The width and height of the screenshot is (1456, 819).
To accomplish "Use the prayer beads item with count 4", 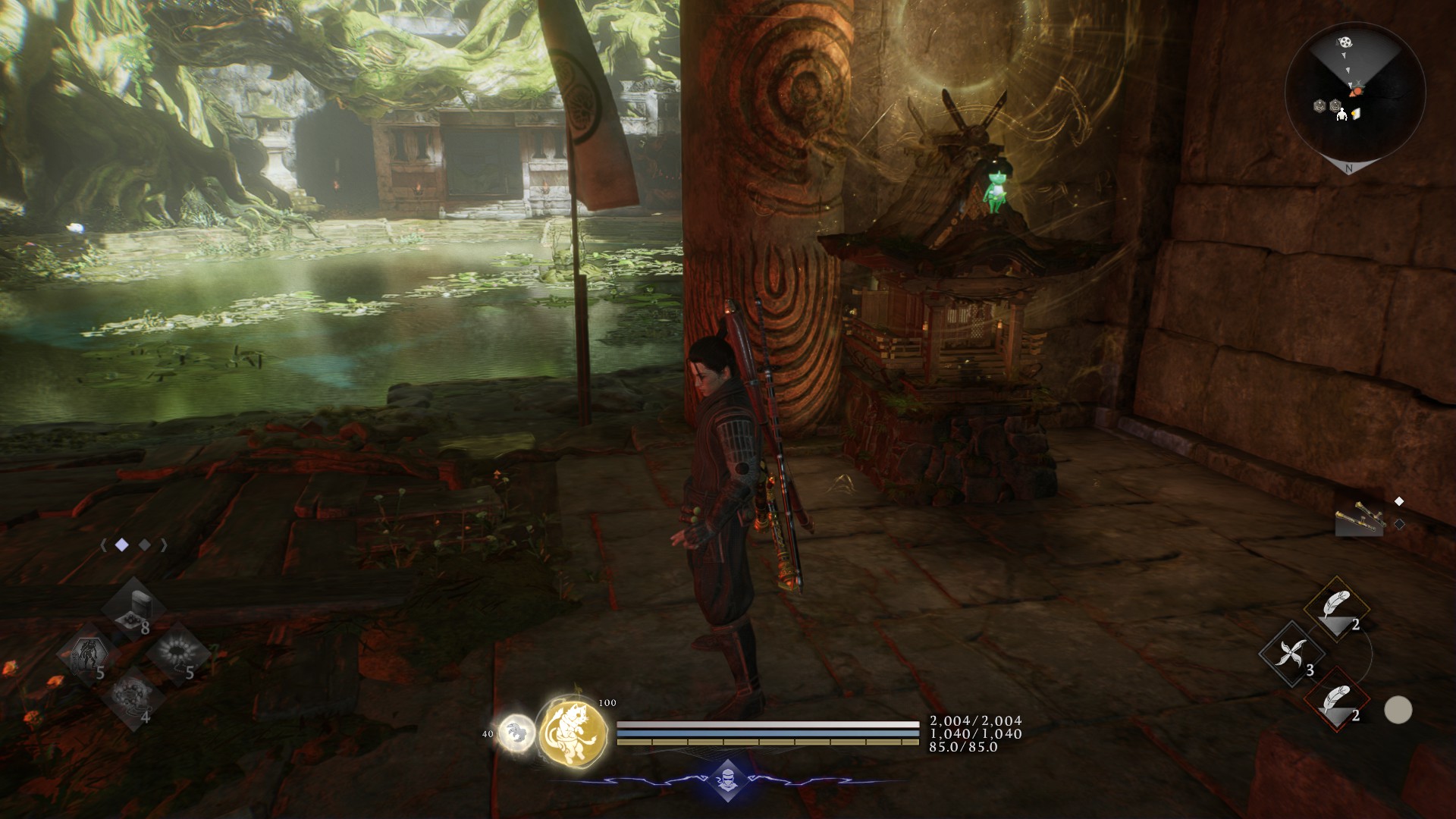I will (133, 697).
